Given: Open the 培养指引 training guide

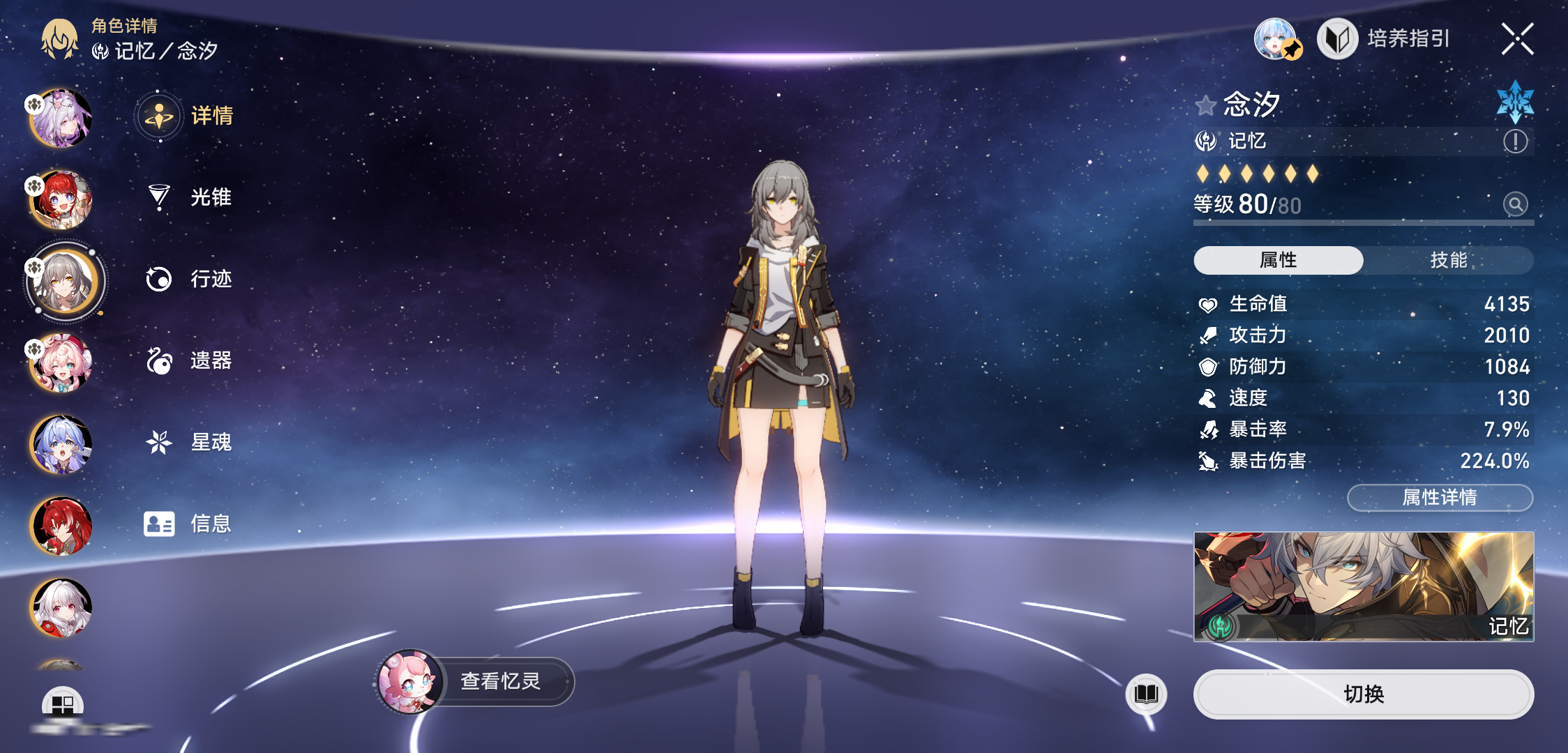Looking at the screenshot, I should click(1385, 39).
